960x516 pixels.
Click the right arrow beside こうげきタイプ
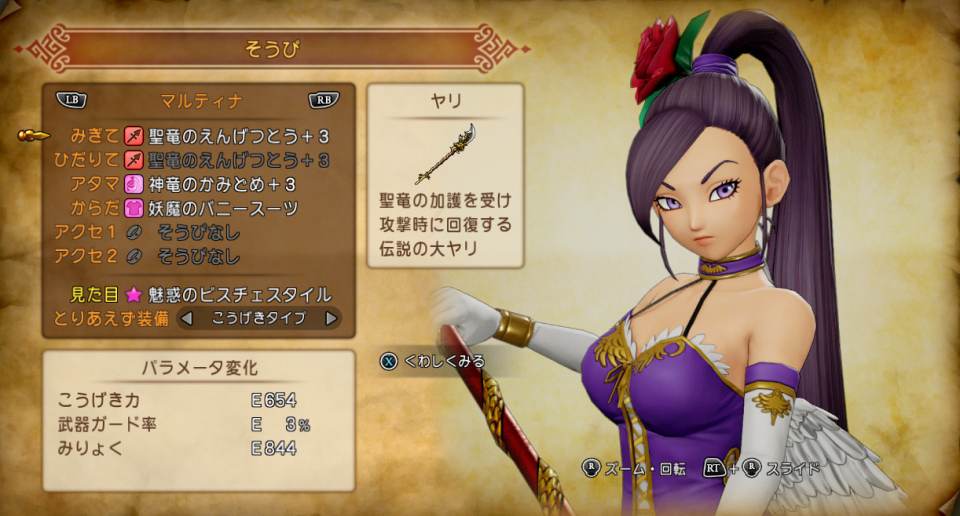pos(331,319)
